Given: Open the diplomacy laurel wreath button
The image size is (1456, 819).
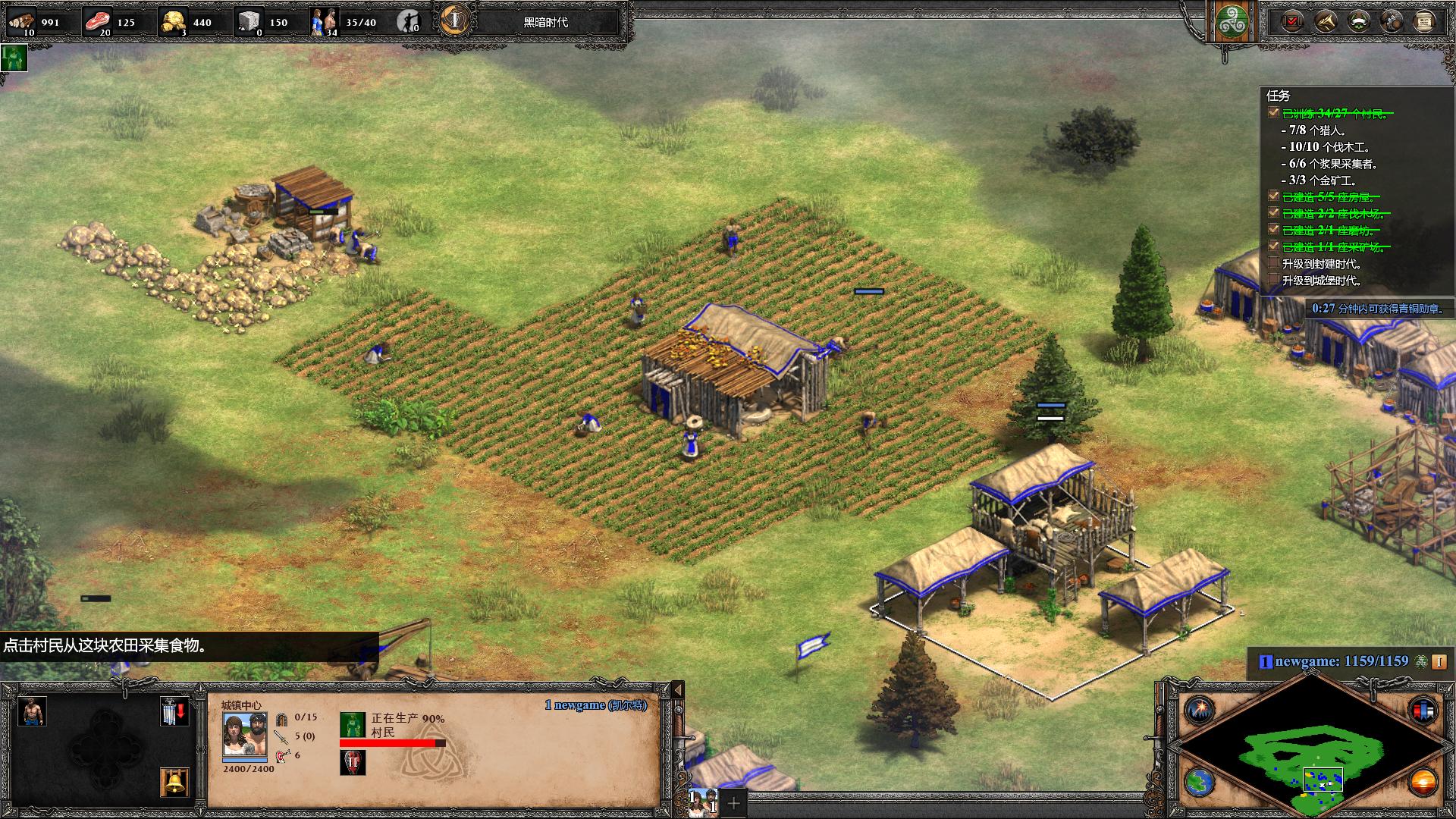Looking at the screenshot, I should tap(1358, 21).
